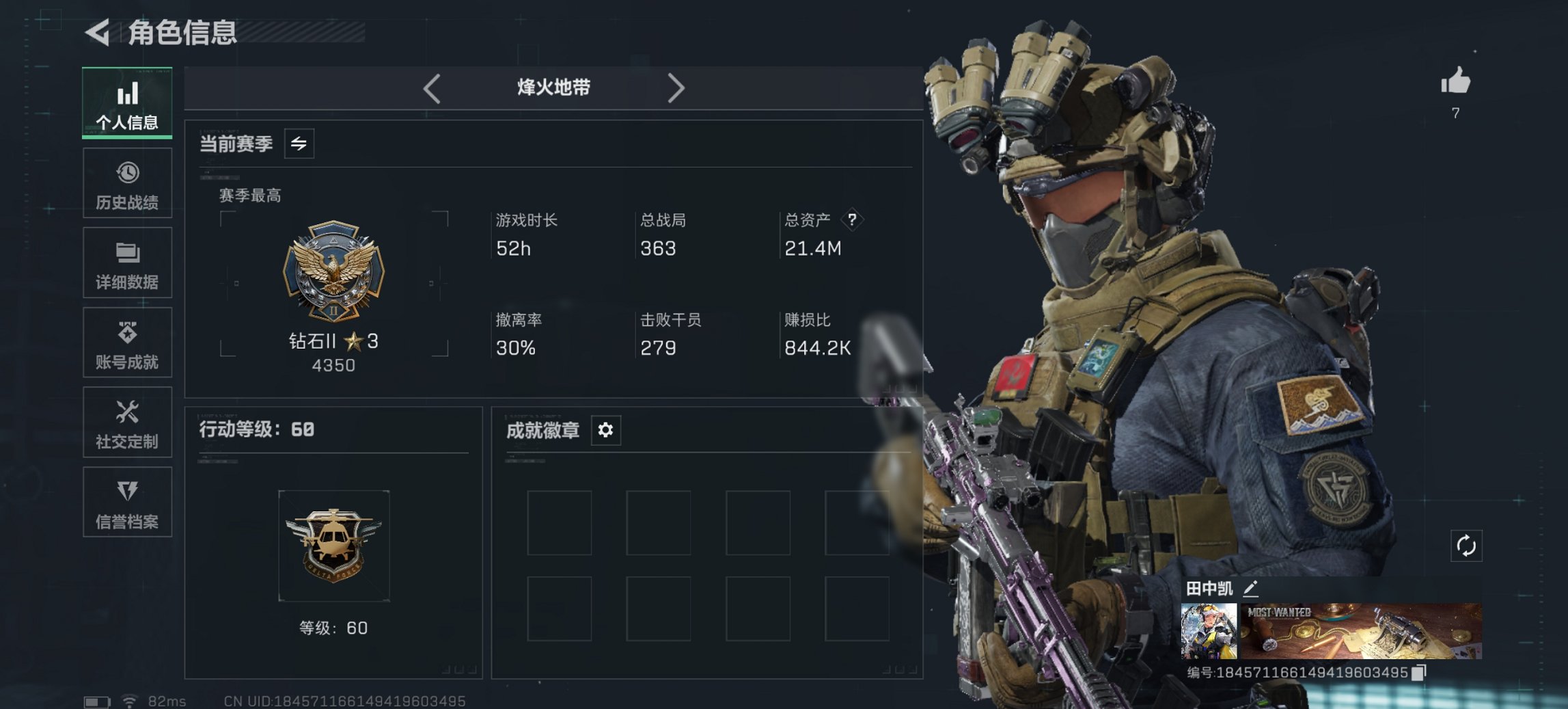Screen dimensions: 1568x709
Task: Open the 个人信息 personal info panel
Action: [126, 101]
